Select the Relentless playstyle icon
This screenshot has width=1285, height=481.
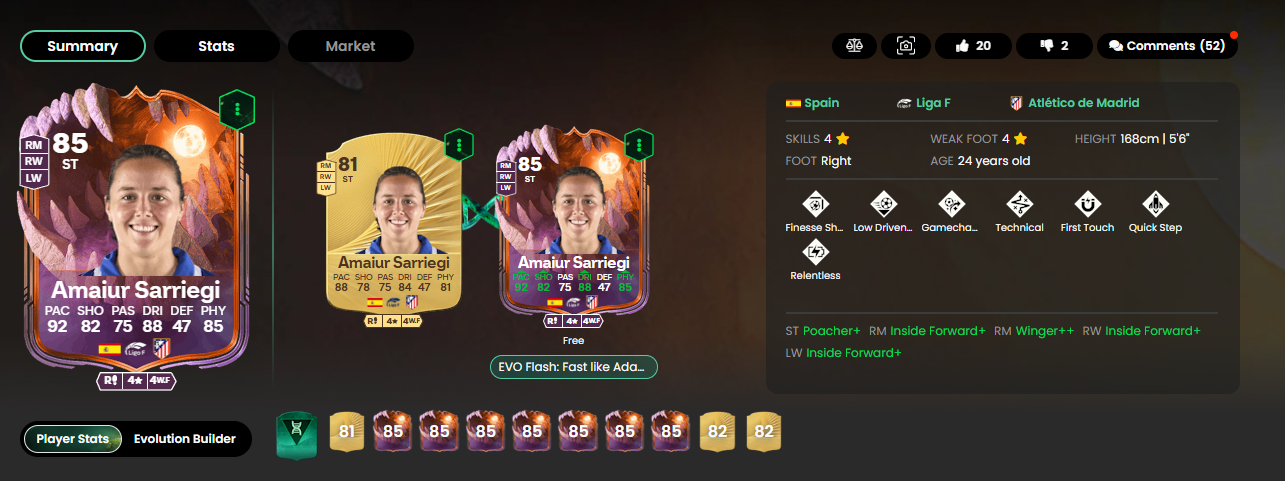[815, 253]
